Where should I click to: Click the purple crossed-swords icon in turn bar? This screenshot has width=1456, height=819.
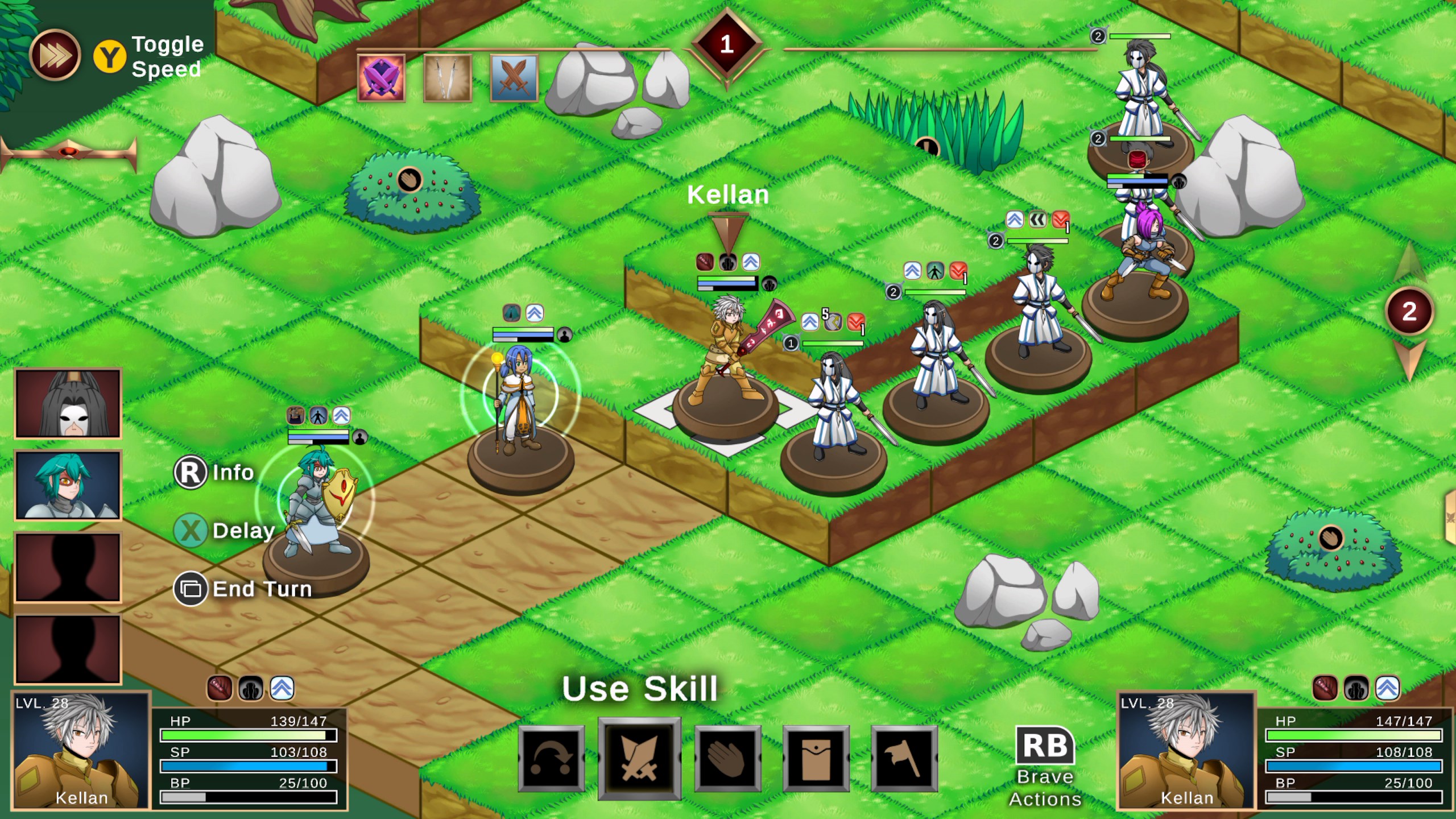(x=380, y=78)
